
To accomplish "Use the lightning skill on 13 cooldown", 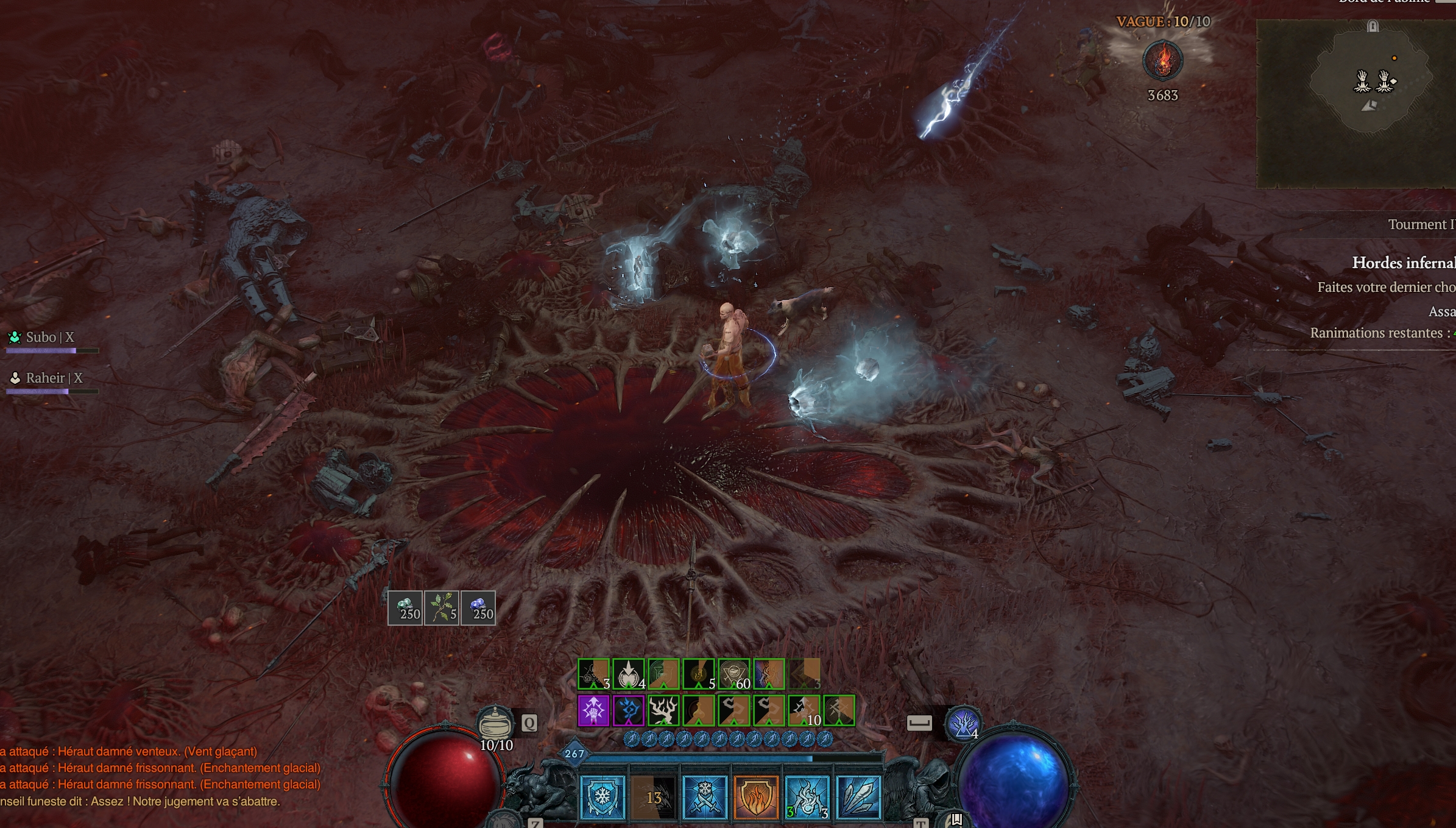I will (x=654, y=797).
